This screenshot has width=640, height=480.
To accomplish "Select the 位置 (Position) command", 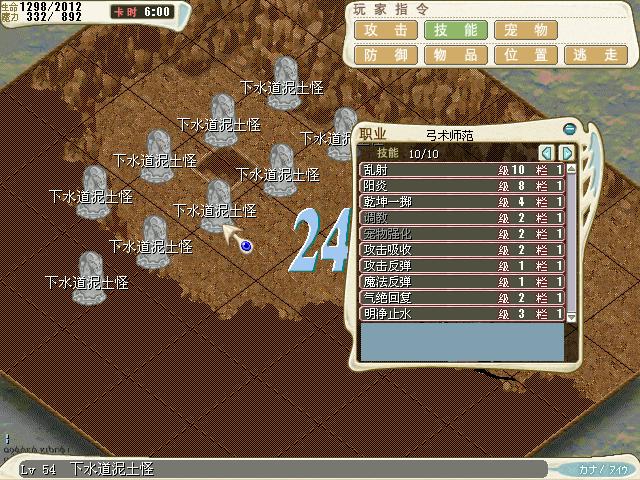I will (x=526, y=56).
